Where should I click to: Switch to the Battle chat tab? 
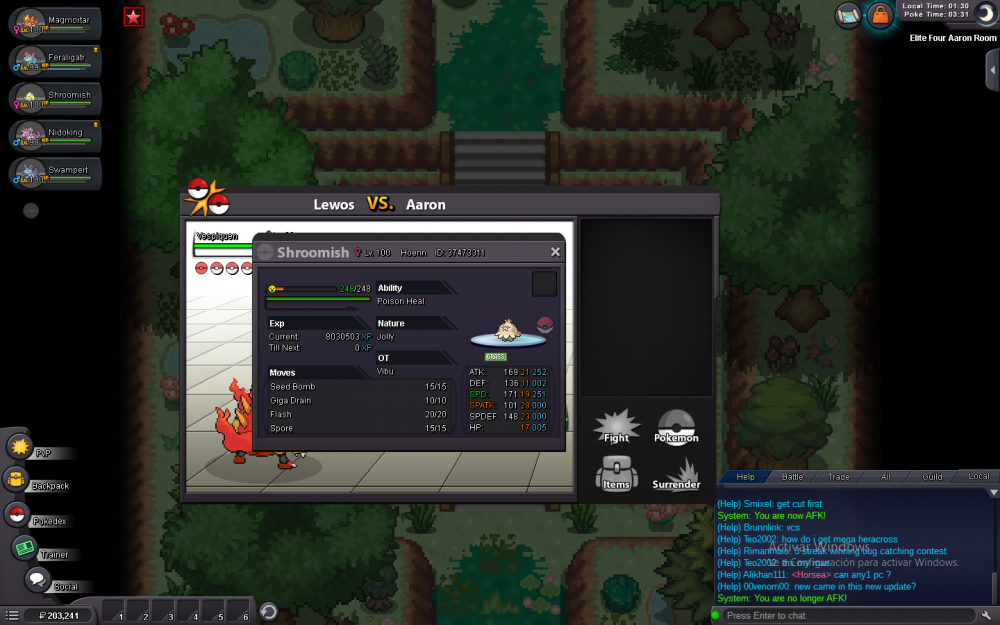pyautogui.click(x=792, y=477)
